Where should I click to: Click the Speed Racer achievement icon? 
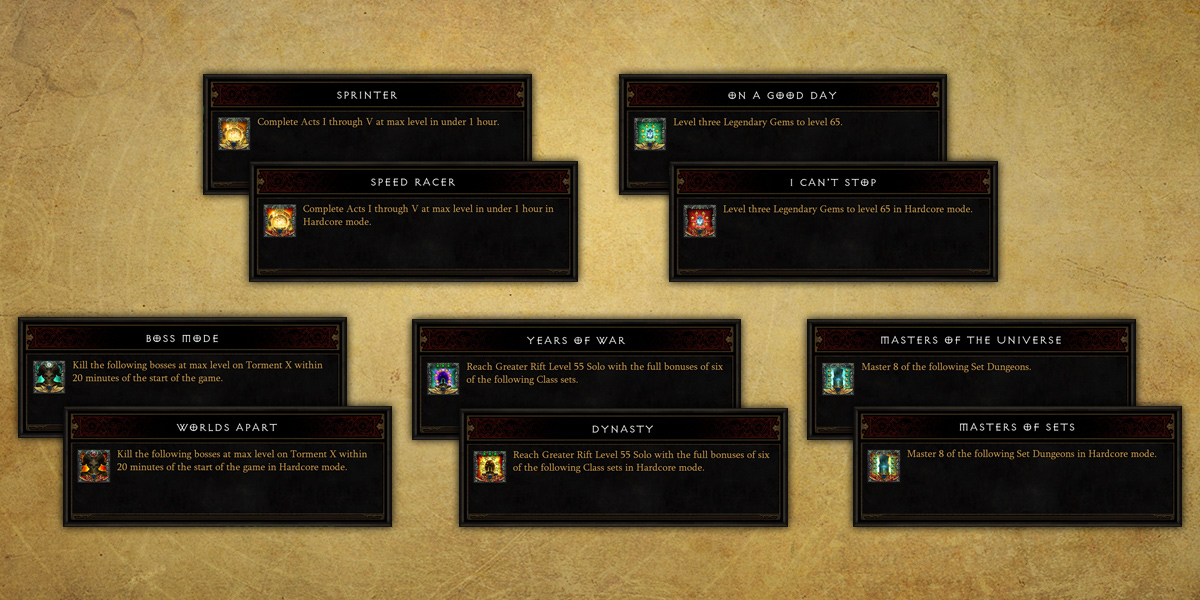point(280,221)
